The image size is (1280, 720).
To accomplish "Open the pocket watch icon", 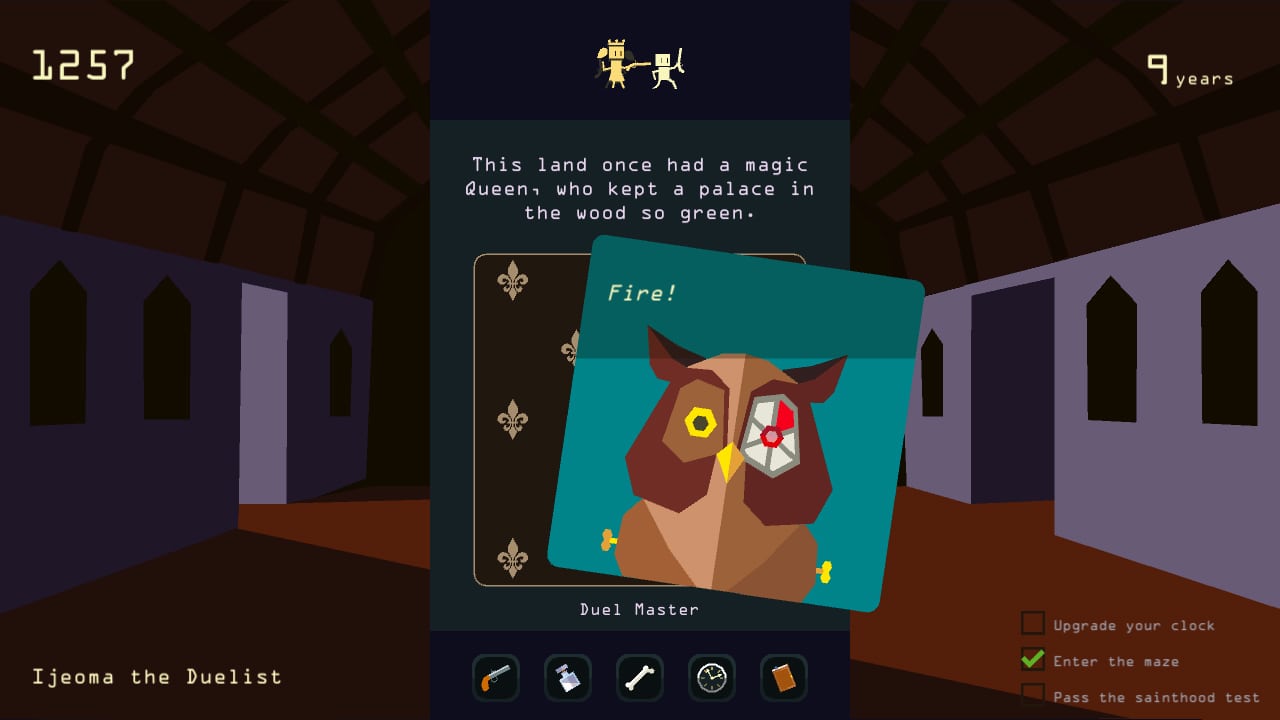I will pyautogui.click(x=711, y=678).
